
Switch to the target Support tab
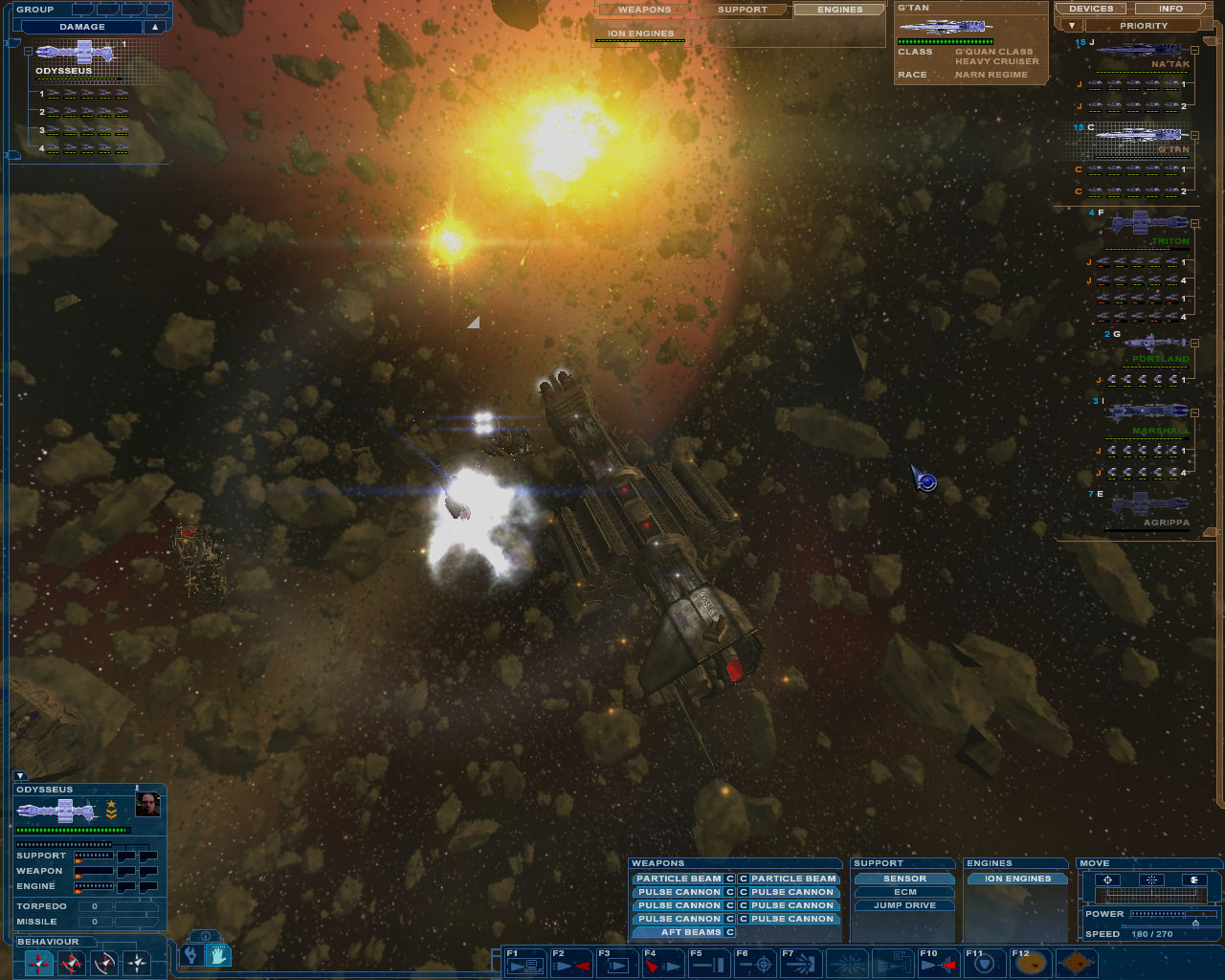pyautogui.click(x=743, y=10)
